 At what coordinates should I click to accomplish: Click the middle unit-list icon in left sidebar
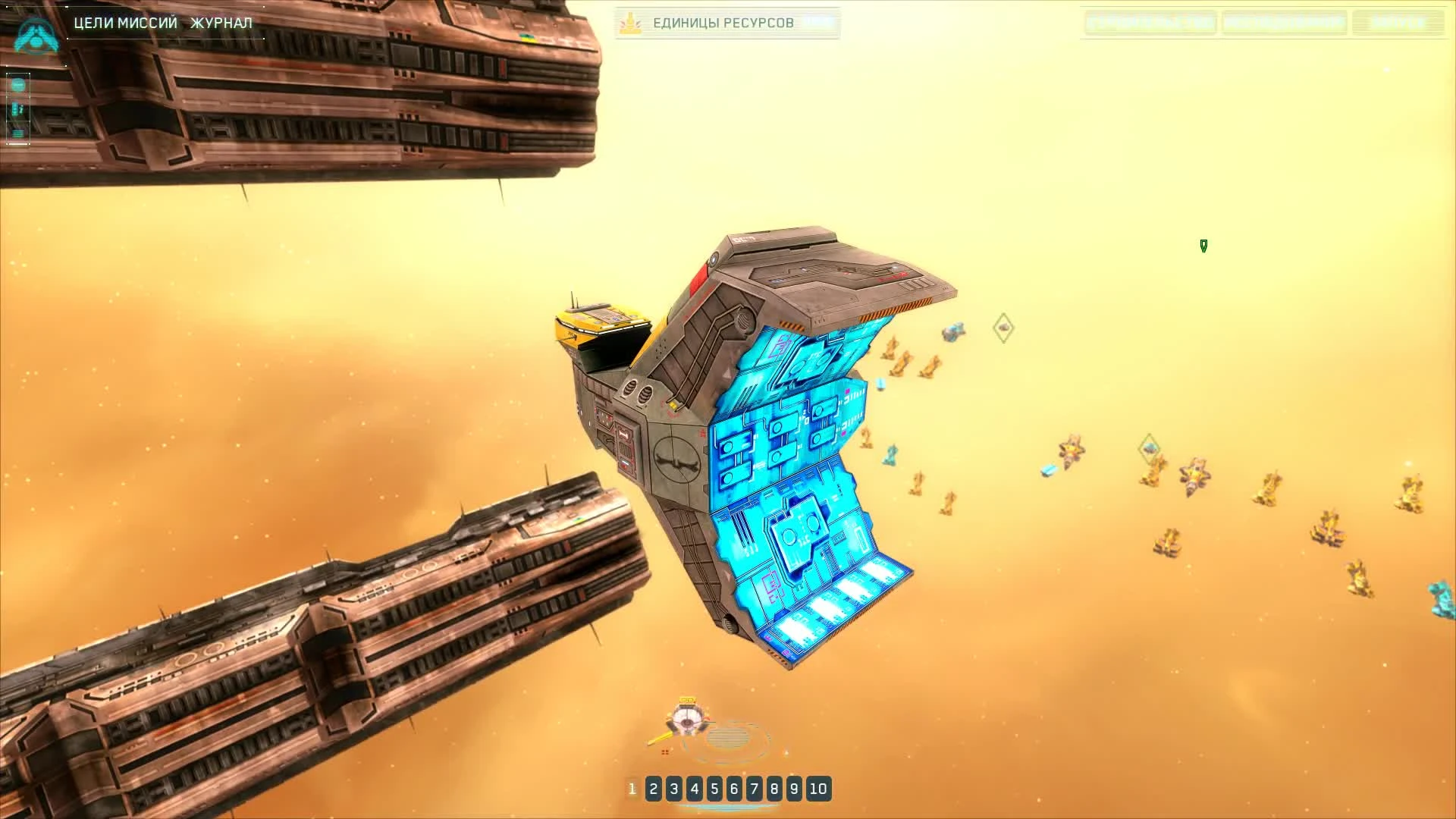tap(16, 109)
